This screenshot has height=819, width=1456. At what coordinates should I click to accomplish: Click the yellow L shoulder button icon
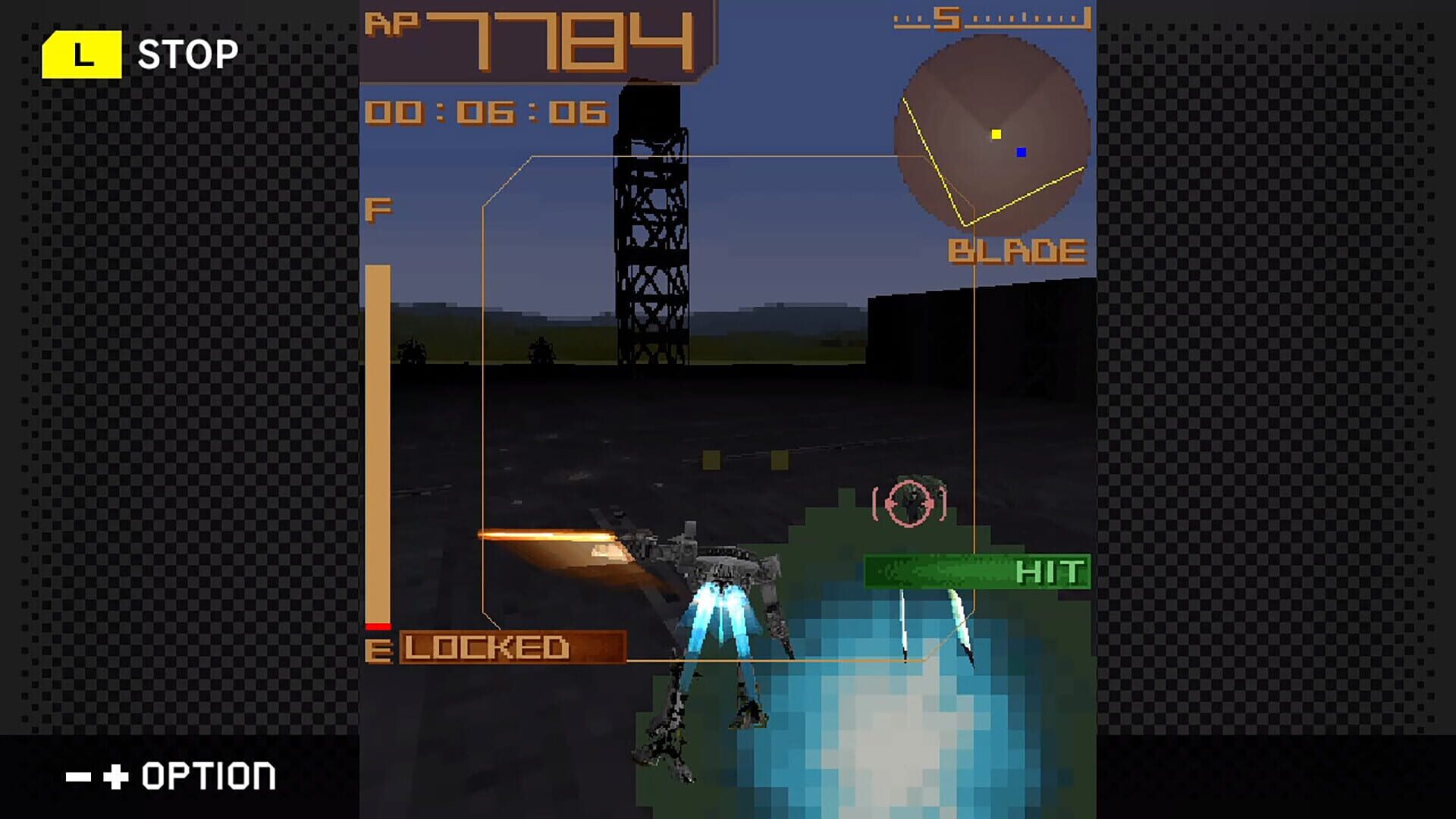pos(83,53)
